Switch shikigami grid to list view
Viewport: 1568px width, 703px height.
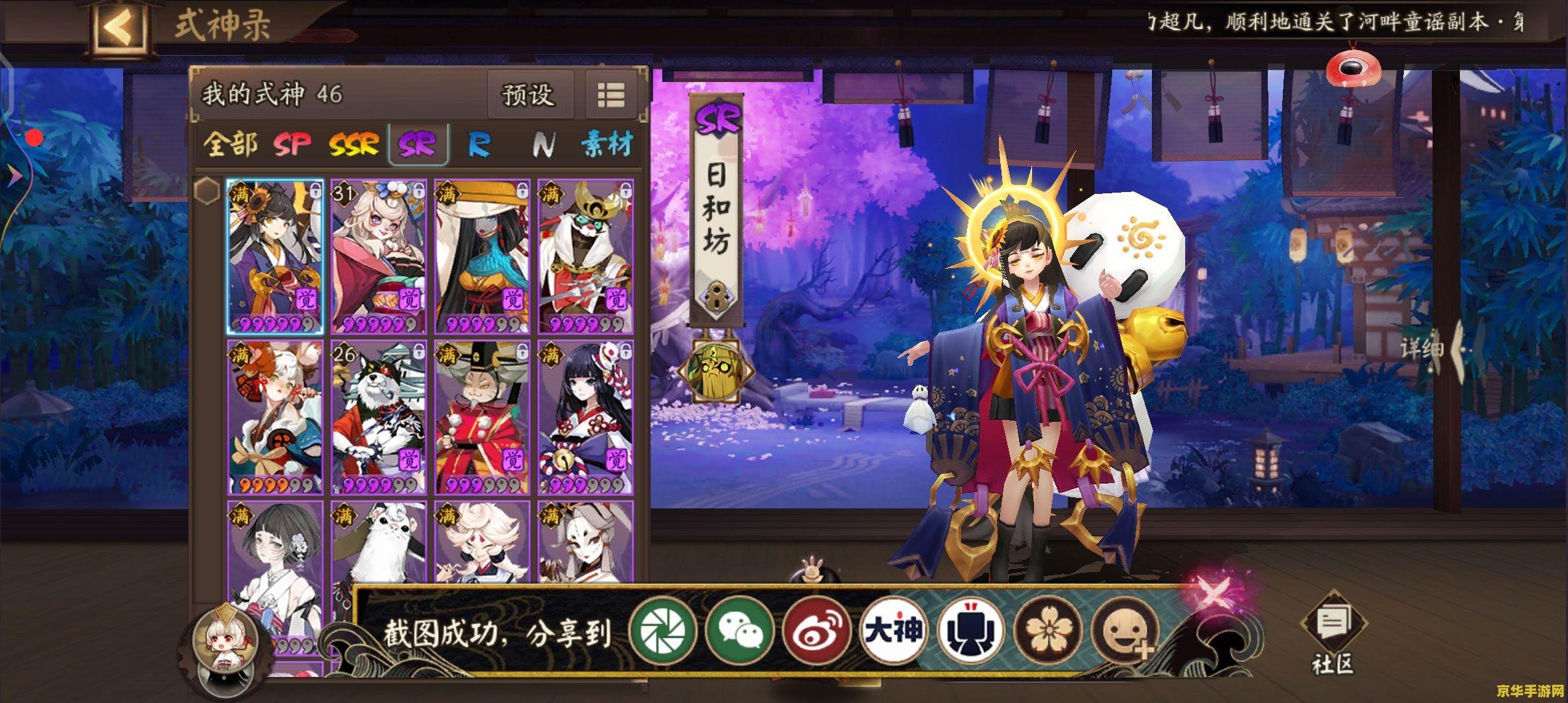[x=609, y=95]
